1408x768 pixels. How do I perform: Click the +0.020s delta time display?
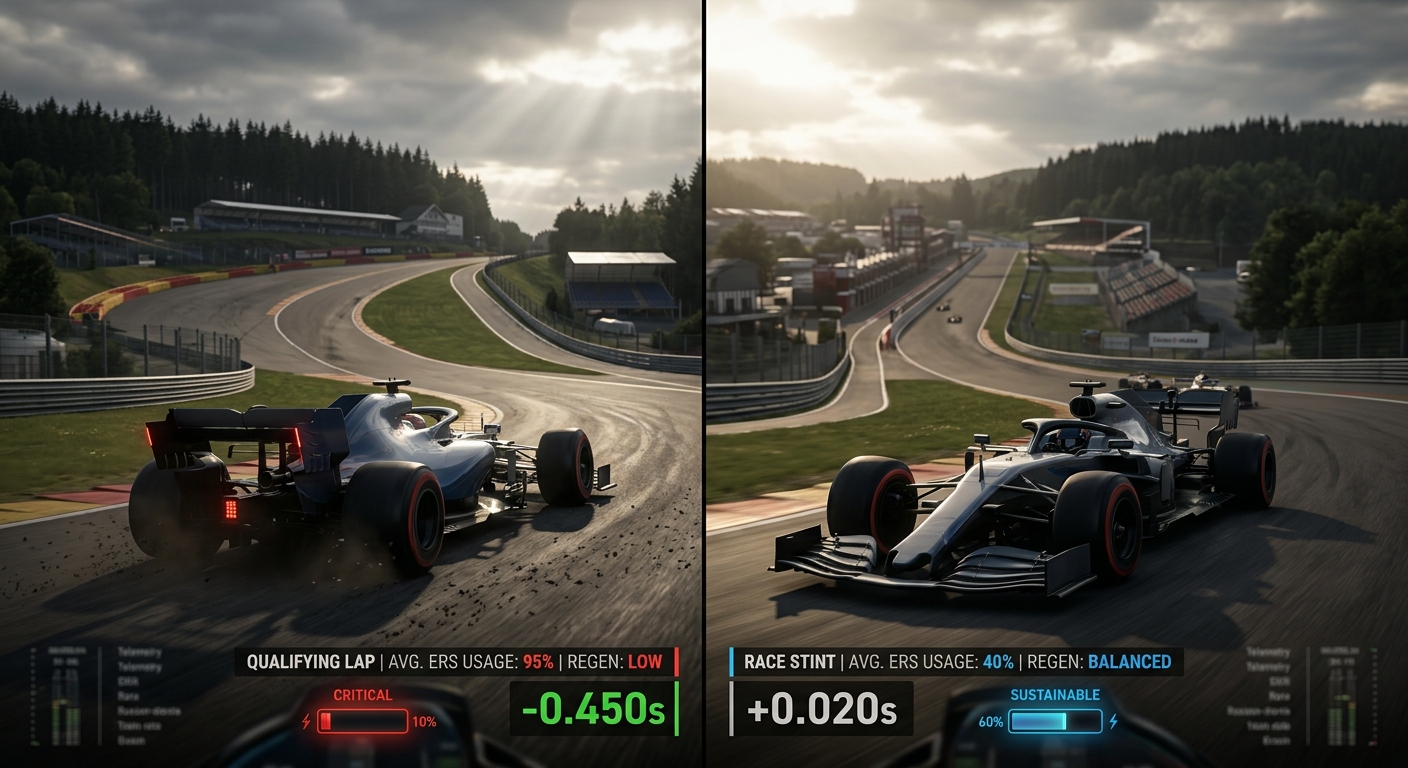coord(822,709)
